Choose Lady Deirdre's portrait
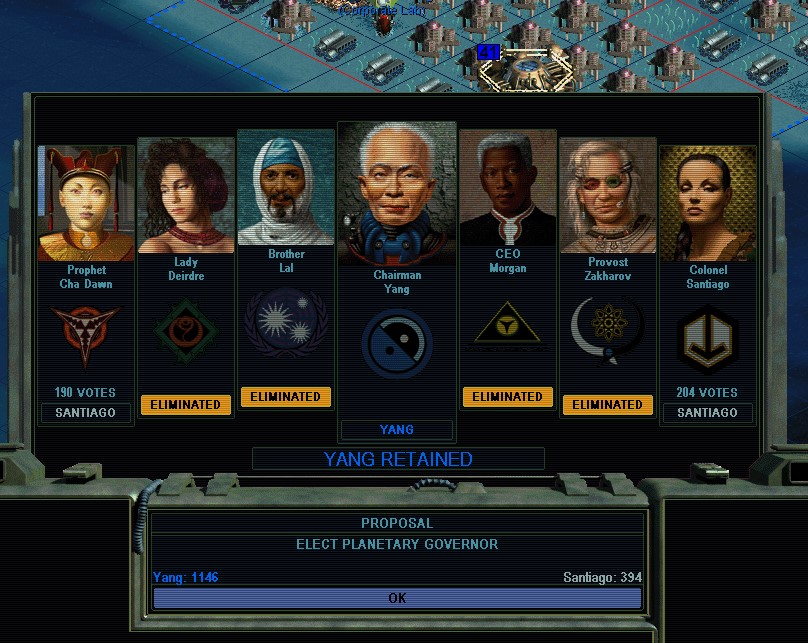The height and width of the screenshot is (643, 808). (186, 196)
